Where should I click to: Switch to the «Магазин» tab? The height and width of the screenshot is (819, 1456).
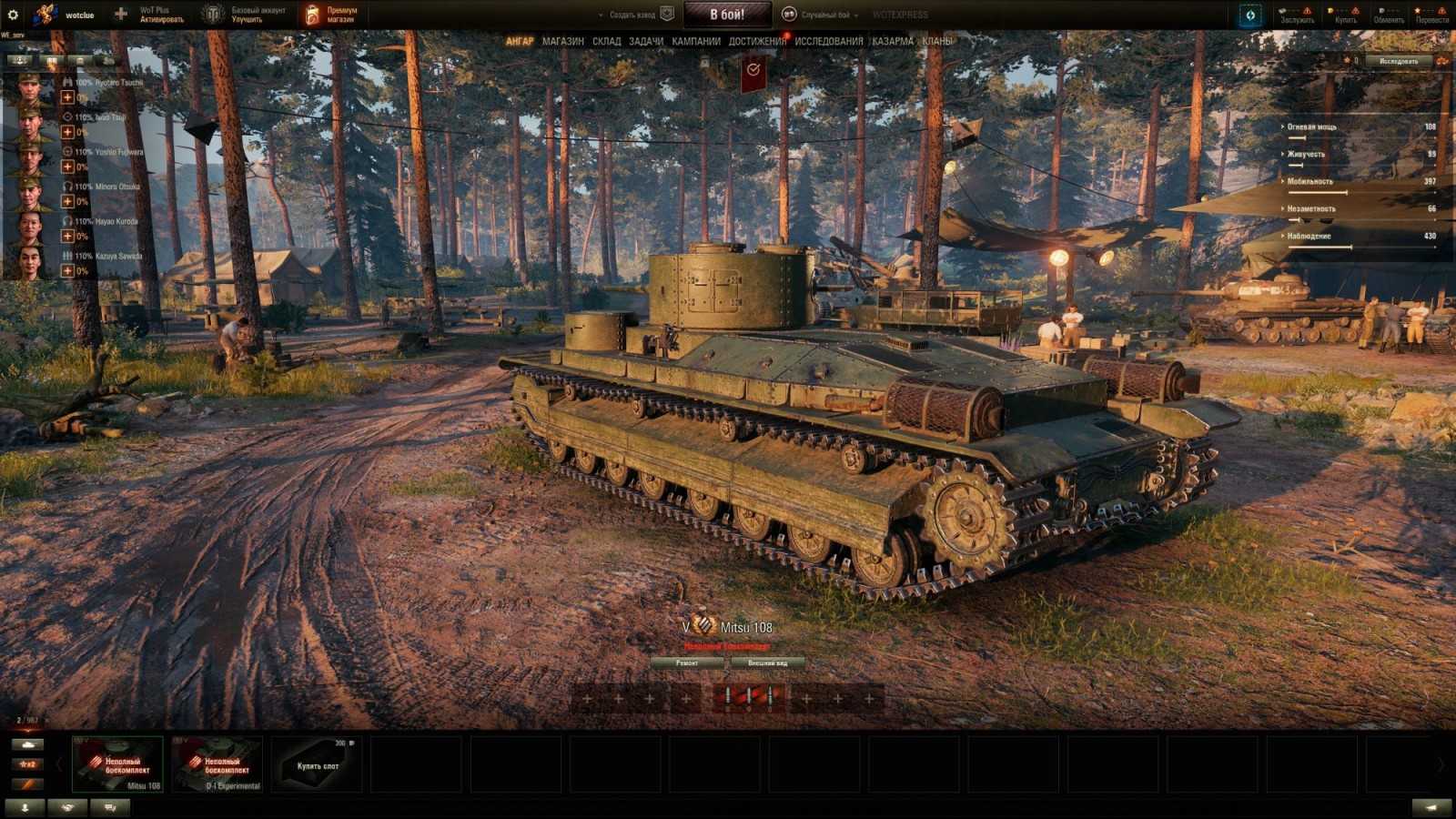(562, 41)
